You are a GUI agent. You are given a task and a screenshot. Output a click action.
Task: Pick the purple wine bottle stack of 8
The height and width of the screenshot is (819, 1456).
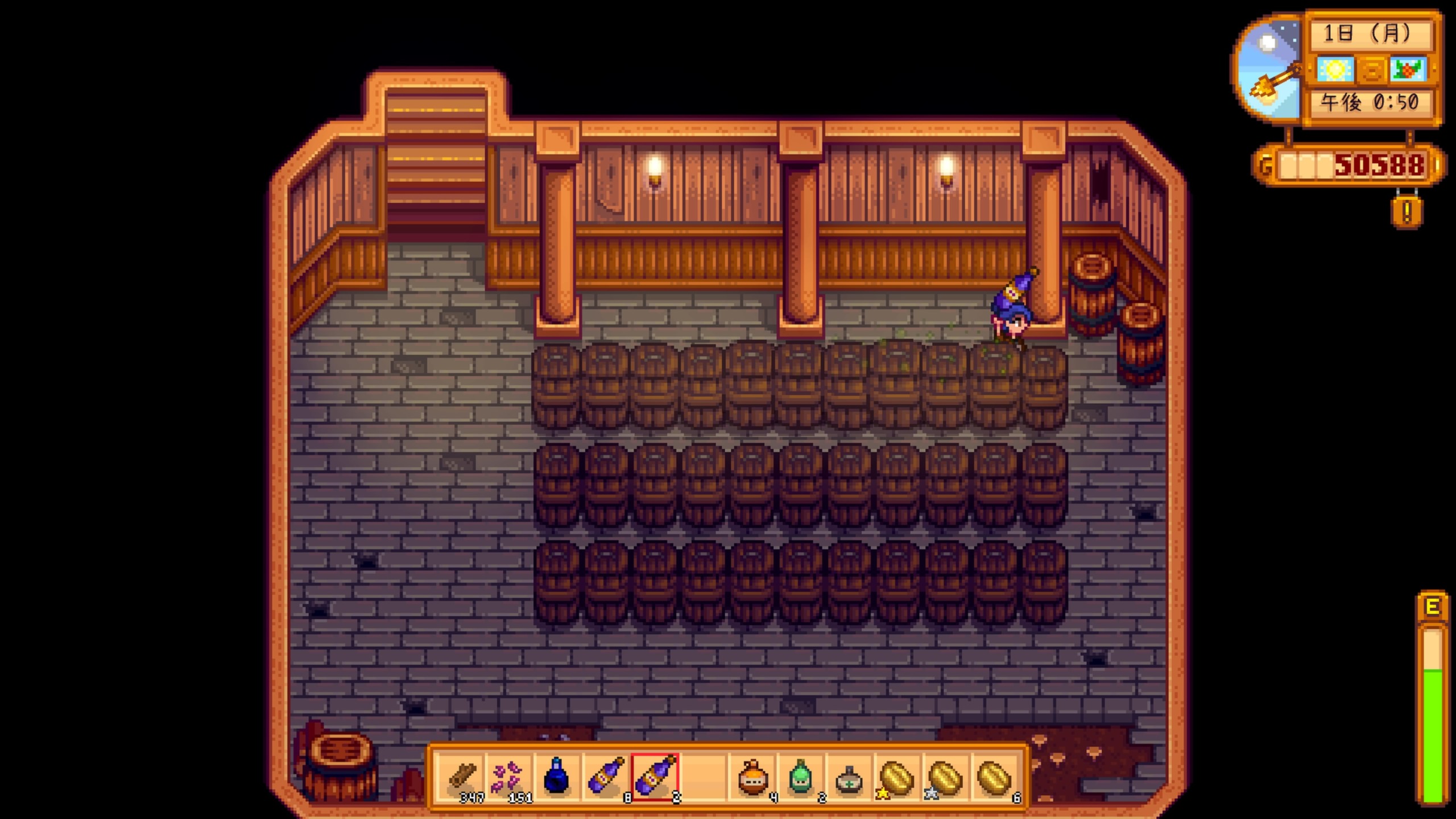605,777
